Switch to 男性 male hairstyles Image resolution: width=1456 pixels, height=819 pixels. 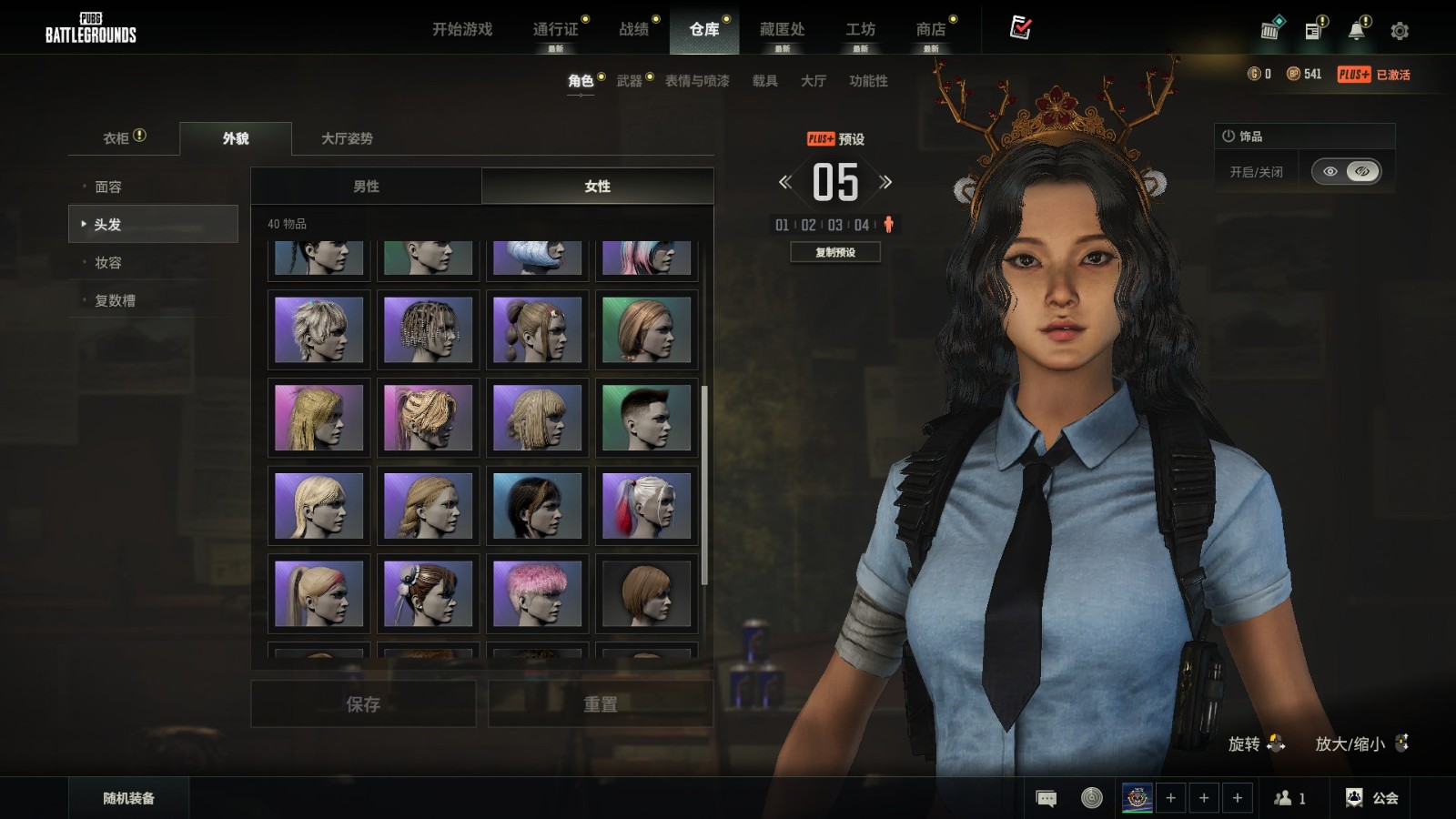tap(366, 186)
